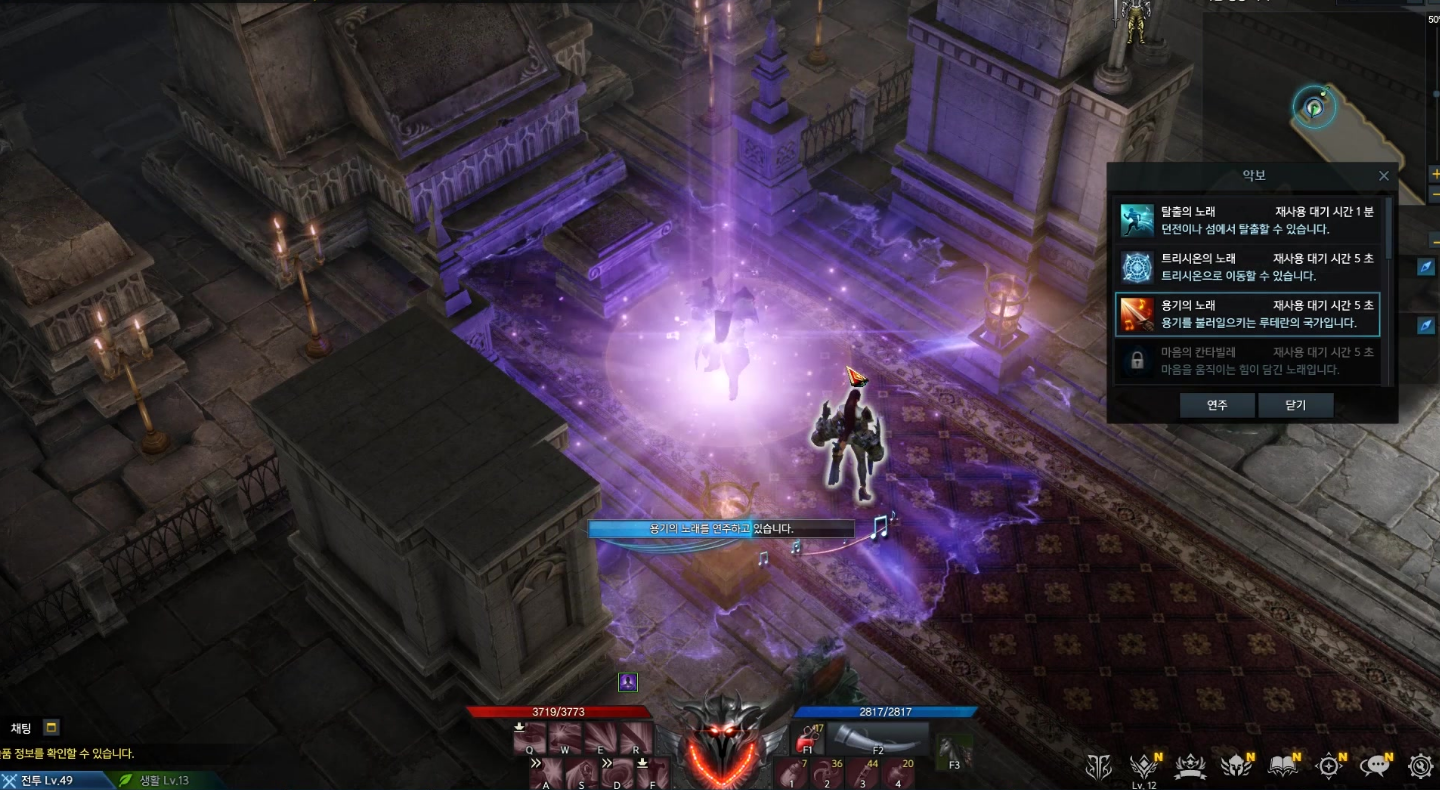Activate the R skill icon
This screenshot has height=790, width=1440.
[x=636, y=739]
